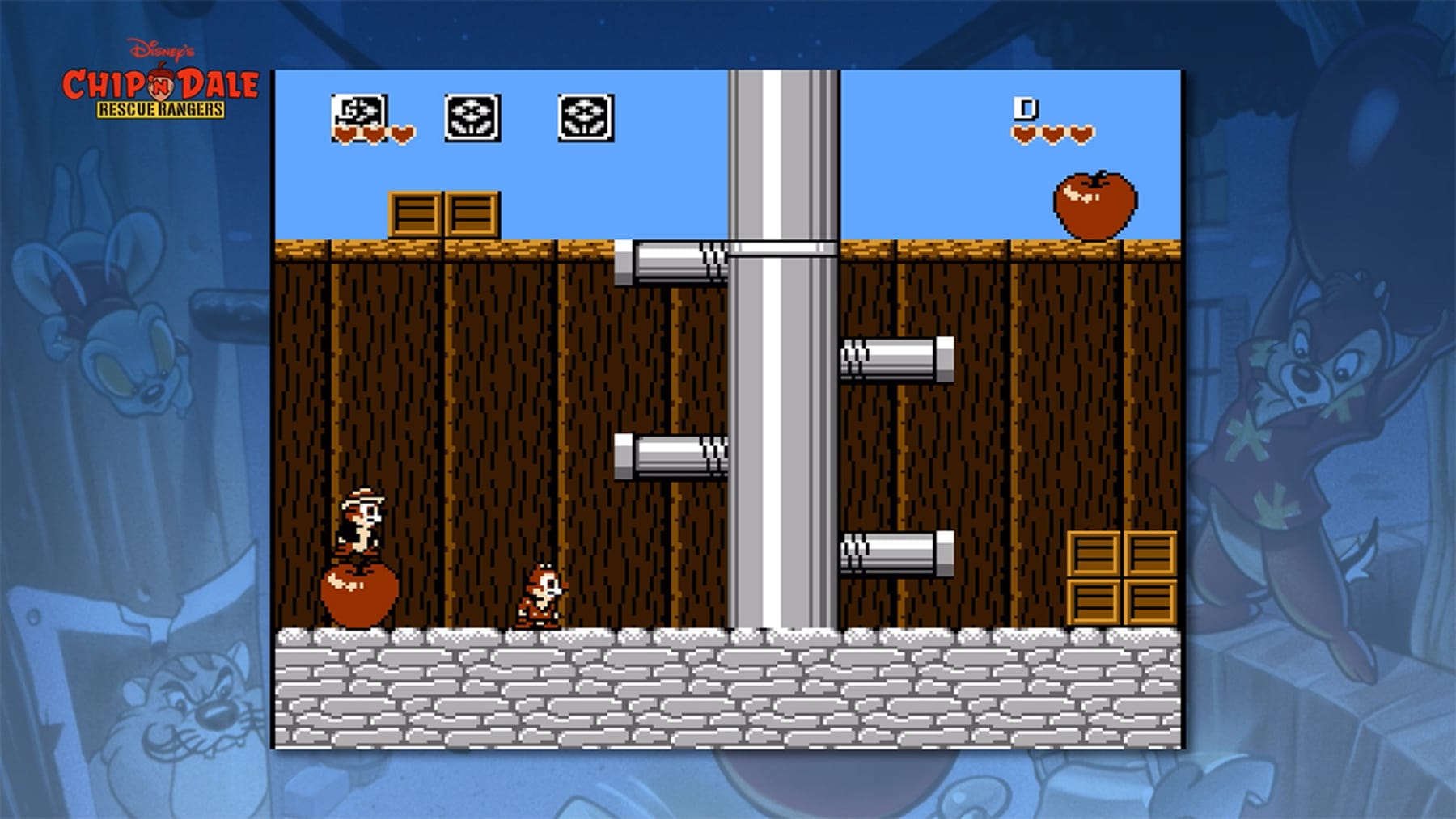Click the large red apple on the upper platform
Image resolution: width=1456 pixels, height=819 pixels.
coord(1094,202)
